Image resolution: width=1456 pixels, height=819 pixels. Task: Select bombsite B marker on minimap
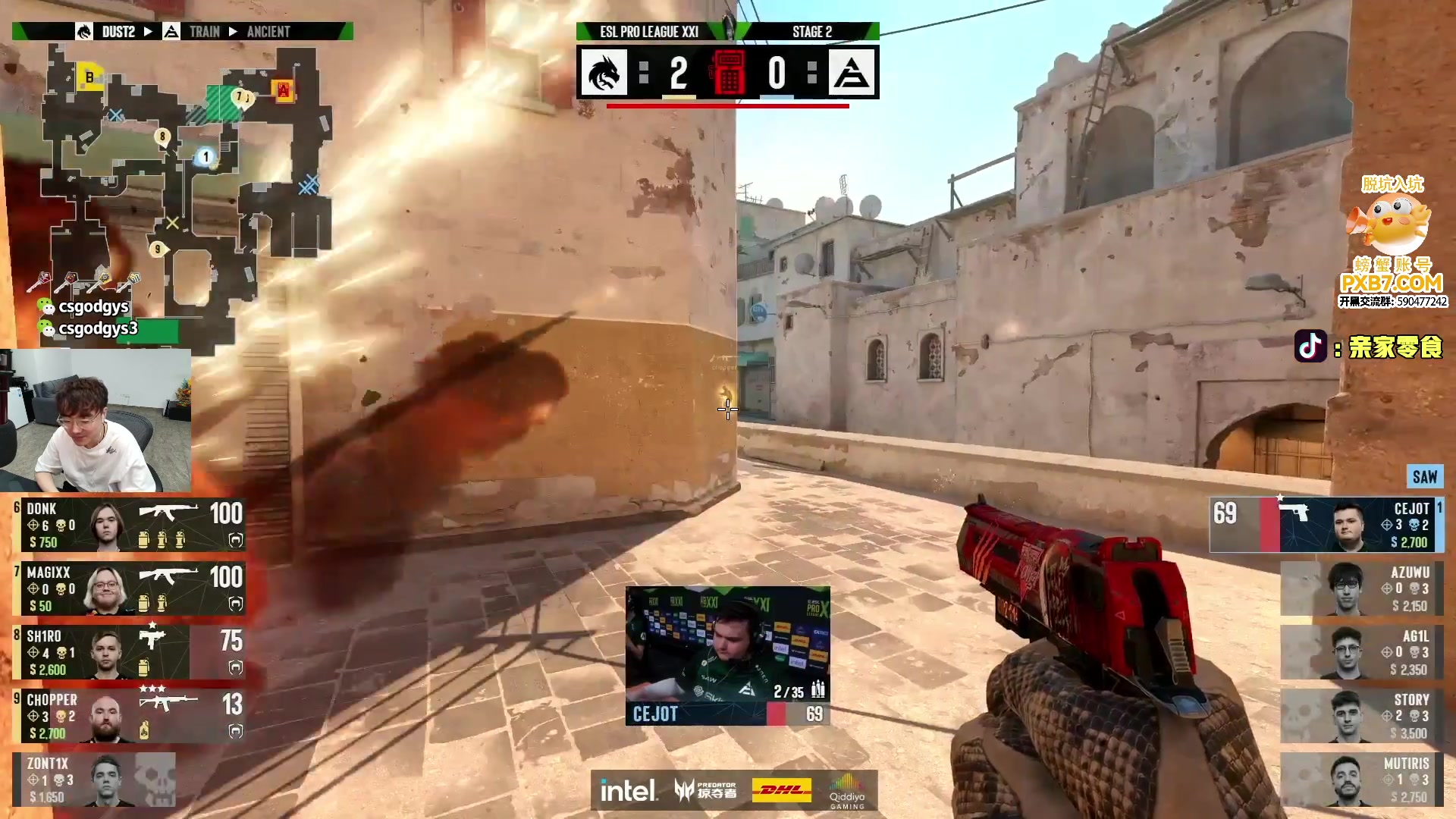click(90, 77)
